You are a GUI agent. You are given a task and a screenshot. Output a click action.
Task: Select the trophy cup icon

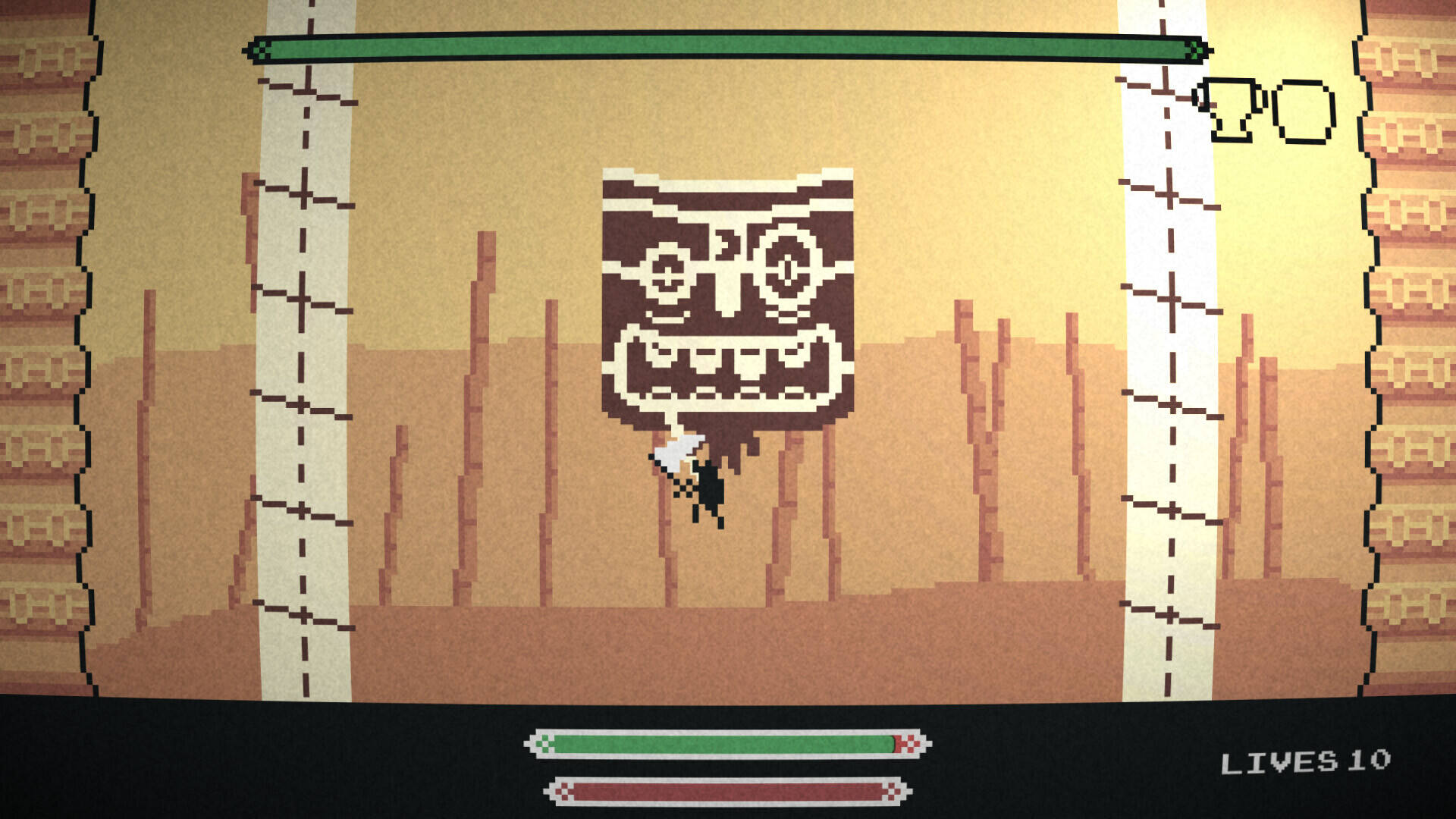[x=1229, y=110]
